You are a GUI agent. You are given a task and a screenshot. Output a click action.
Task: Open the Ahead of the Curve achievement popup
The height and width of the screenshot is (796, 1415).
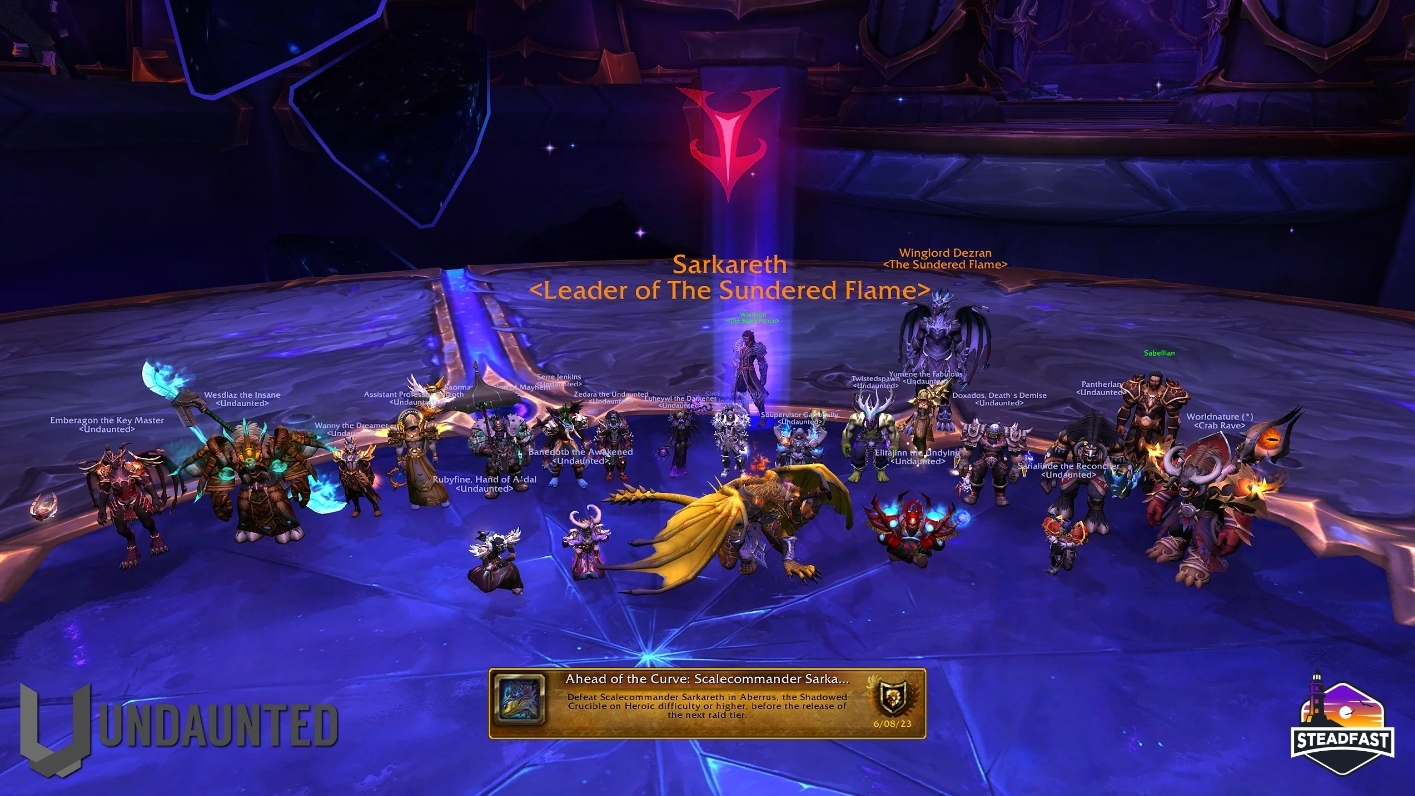(707, 703)
